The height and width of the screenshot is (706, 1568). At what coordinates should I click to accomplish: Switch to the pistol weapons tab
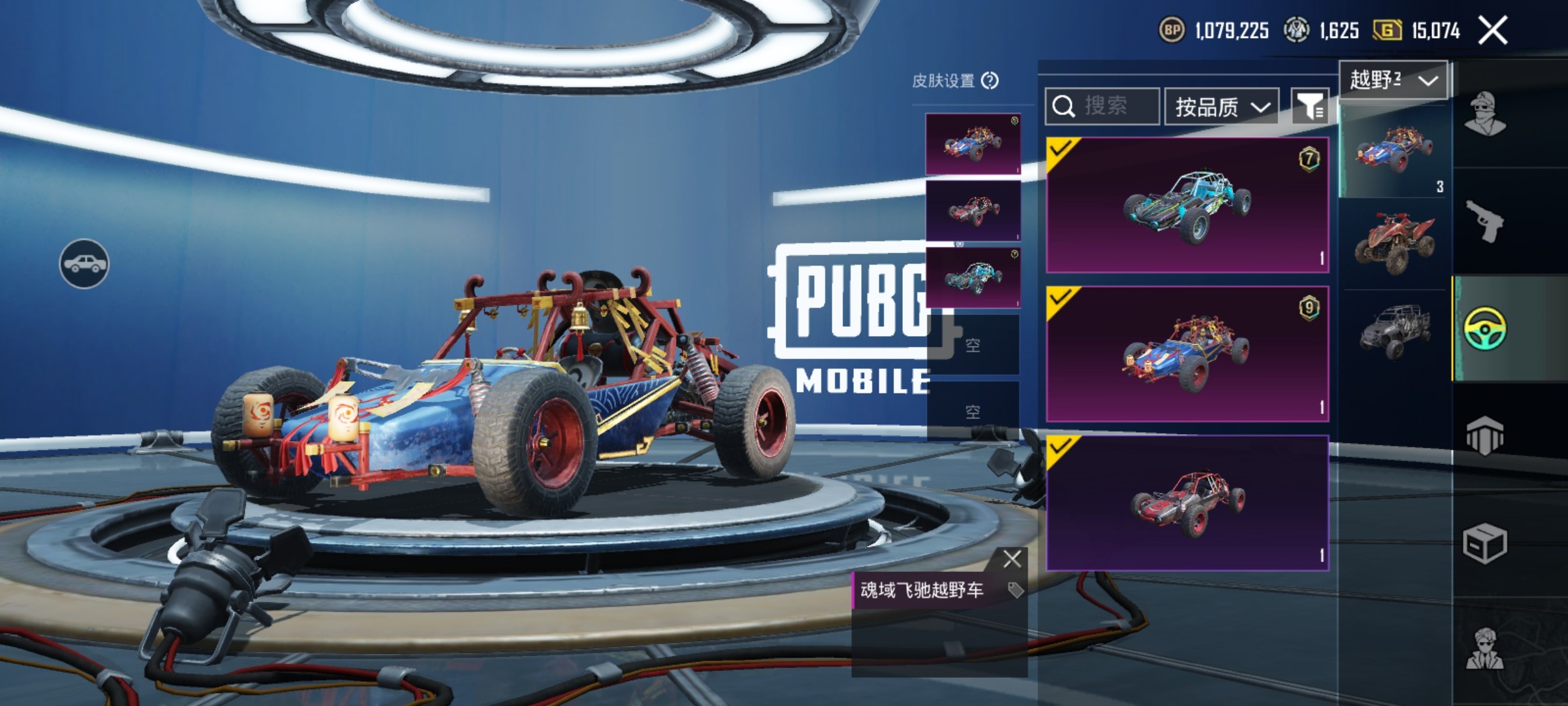1485,220
